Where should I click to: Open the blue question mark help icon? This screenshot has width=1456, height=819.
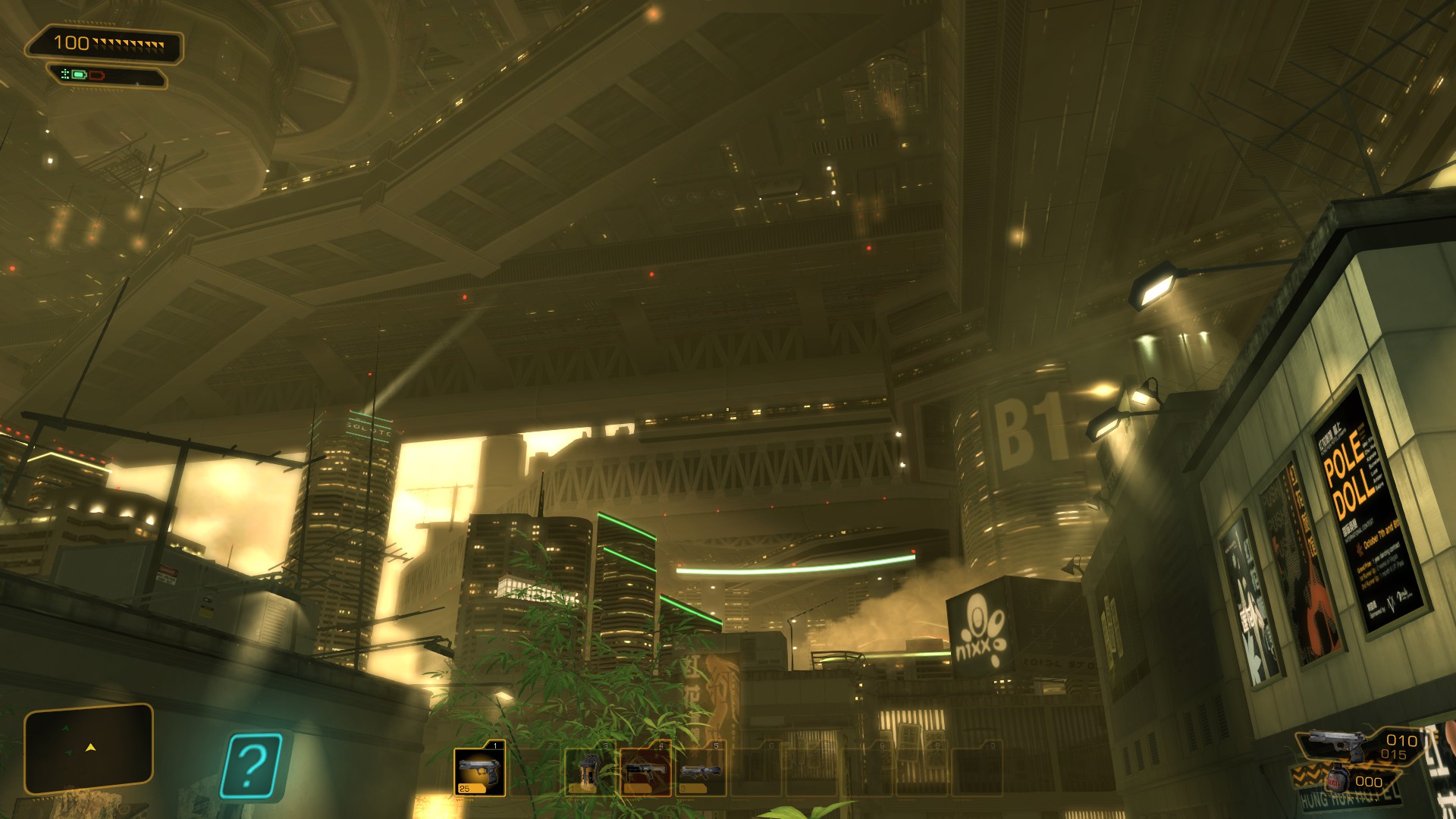point(252,766)
